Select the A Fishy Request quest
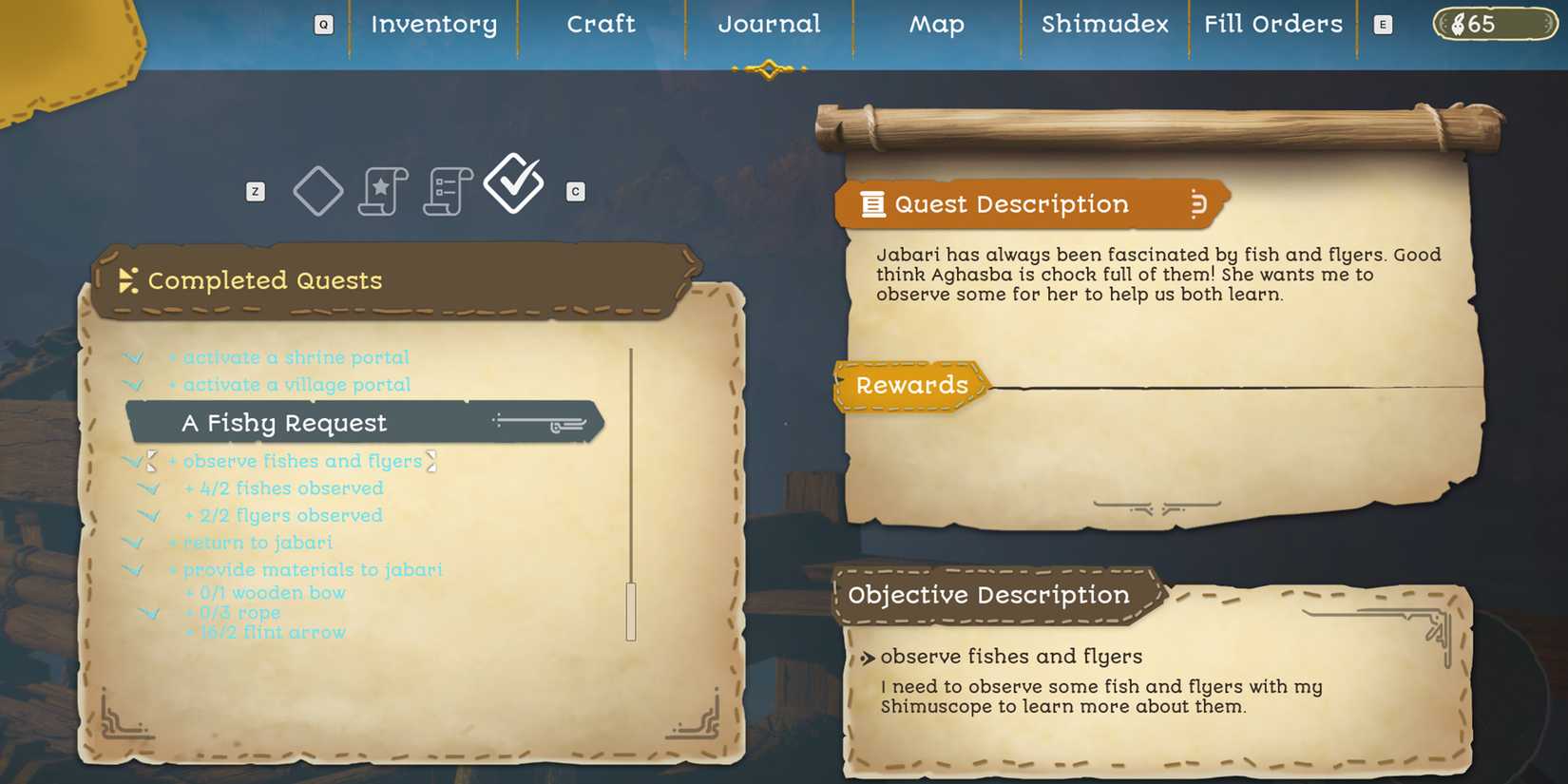This screenshot has width=1568, height=784. point(285,422)
